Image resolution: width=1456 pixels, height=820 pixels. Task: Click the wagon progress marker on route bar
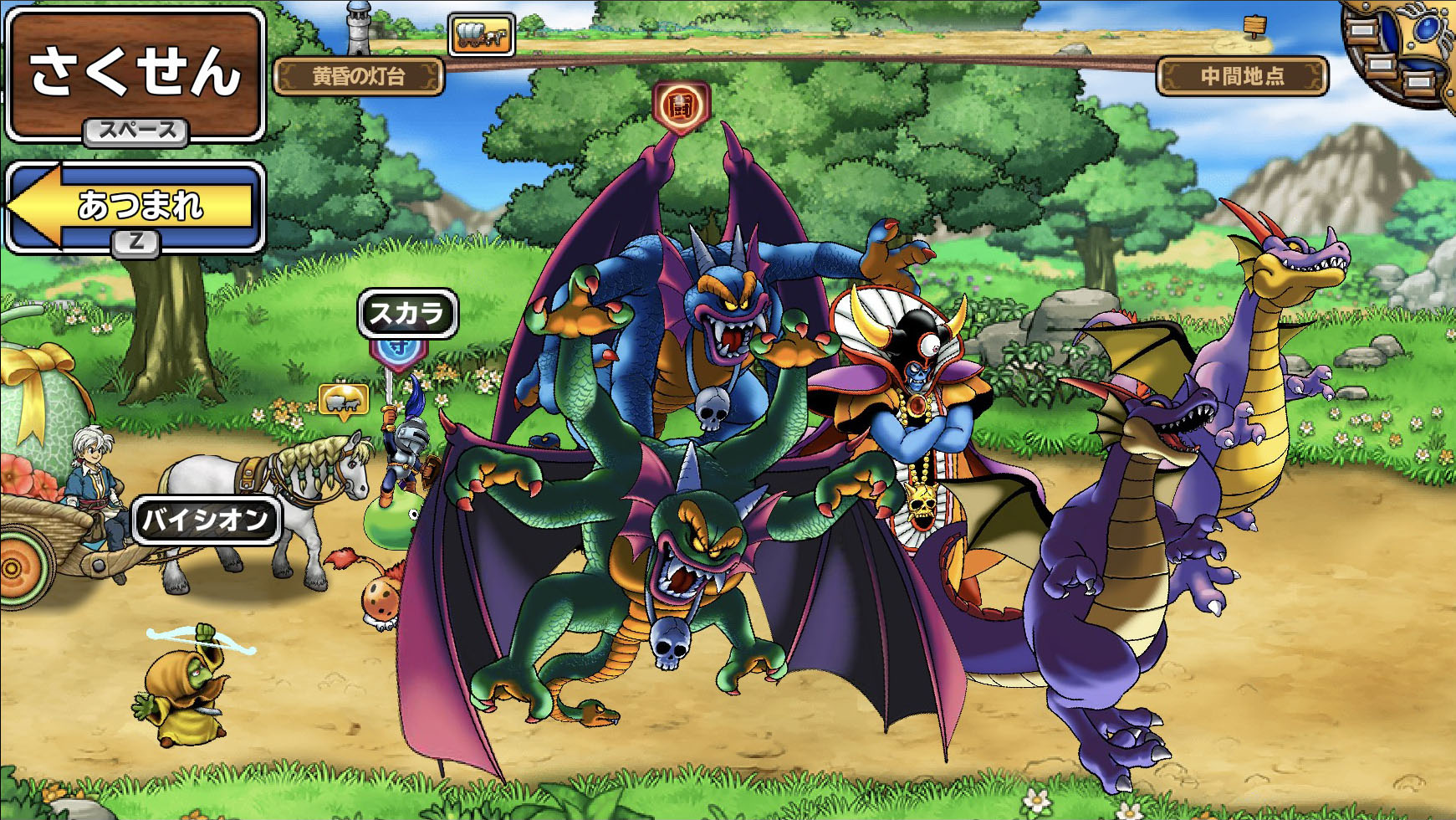[481, 35]
